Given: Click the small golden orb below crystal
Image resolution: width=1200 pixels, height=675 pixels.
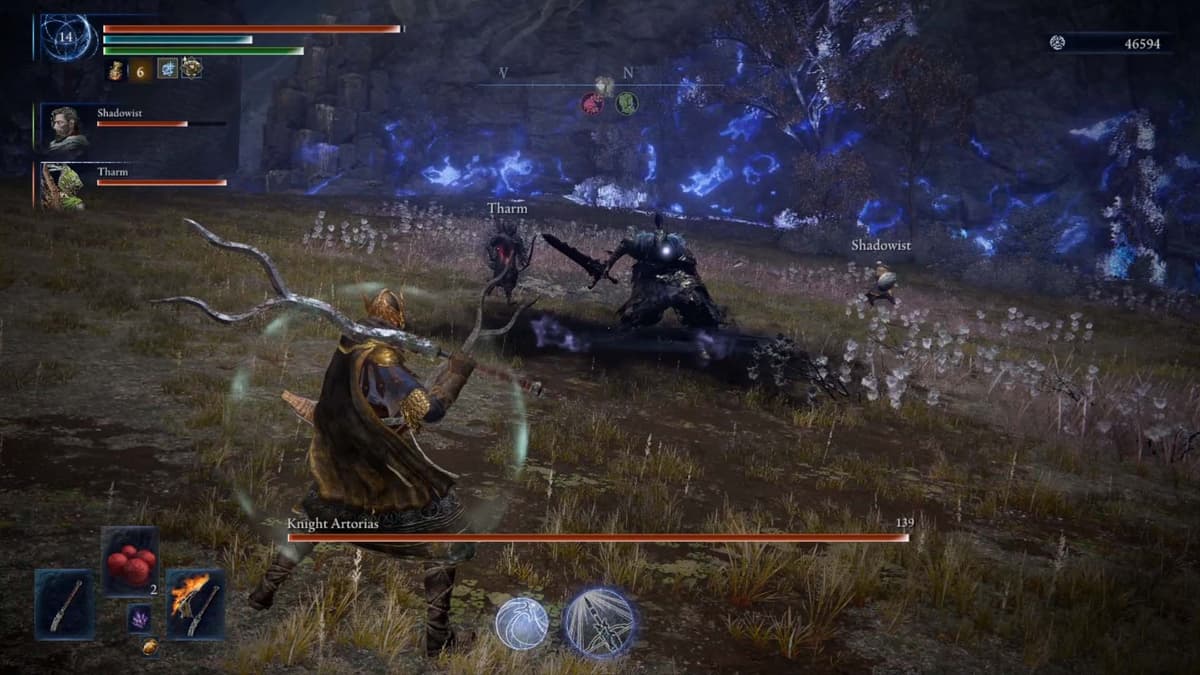Looking at the screenshot, I should pos(149,647).
